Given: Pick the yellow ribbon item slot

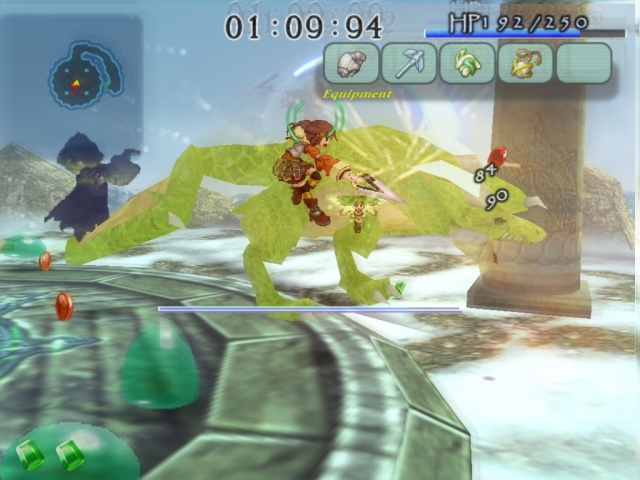Looking at the screenshot, I should point(525,63).
